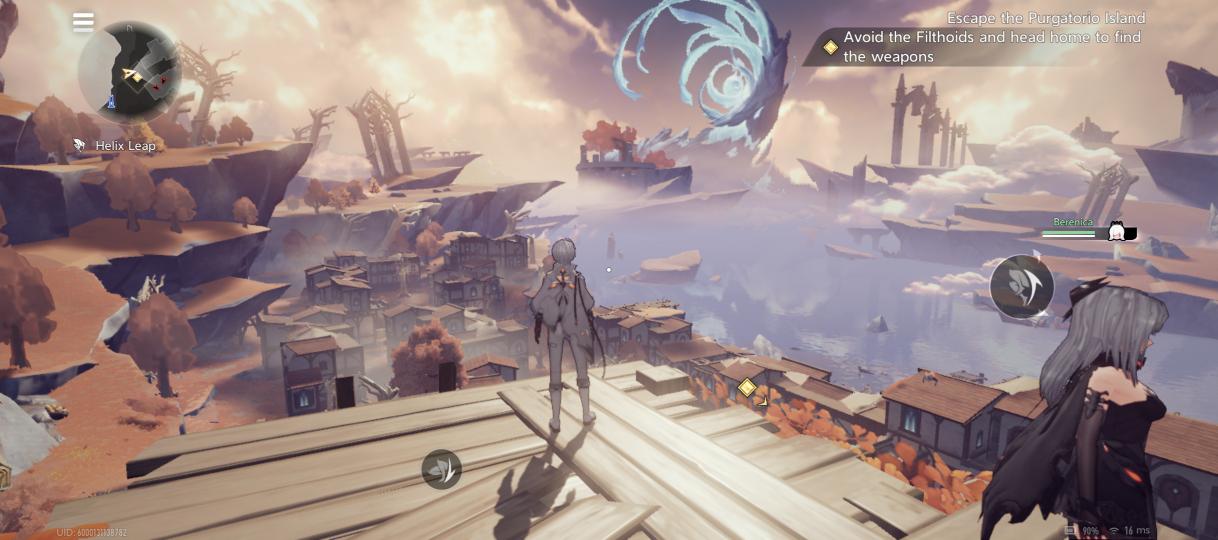Select Berenica's companion portrait
This screenshot has width=1218, height=540.
tap(1116, 233)
